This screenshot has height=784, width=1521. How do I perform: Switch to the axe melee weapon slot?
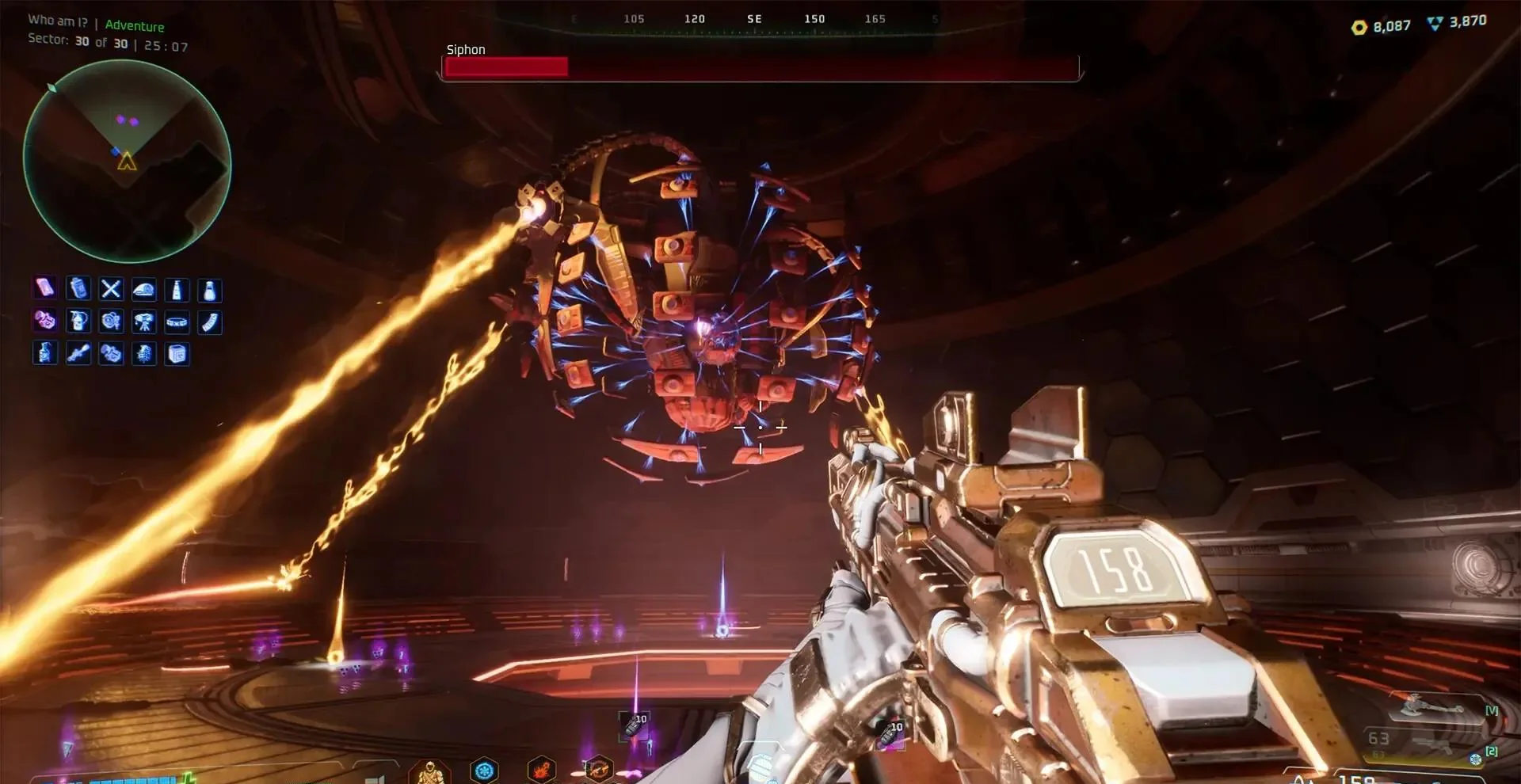1434,709
